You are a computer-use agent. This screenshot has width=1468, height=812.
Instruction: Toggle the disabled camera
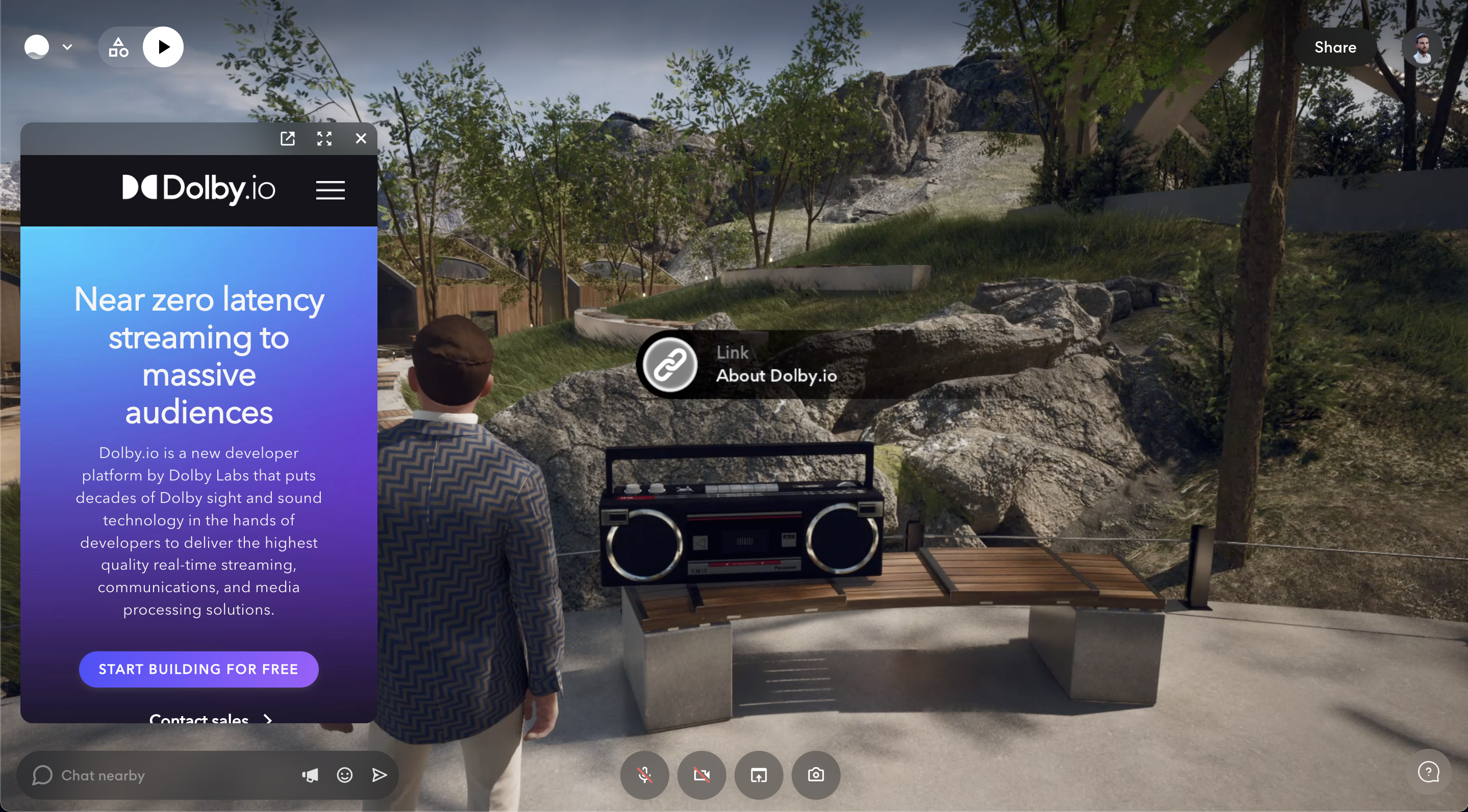tap(701, 775)
